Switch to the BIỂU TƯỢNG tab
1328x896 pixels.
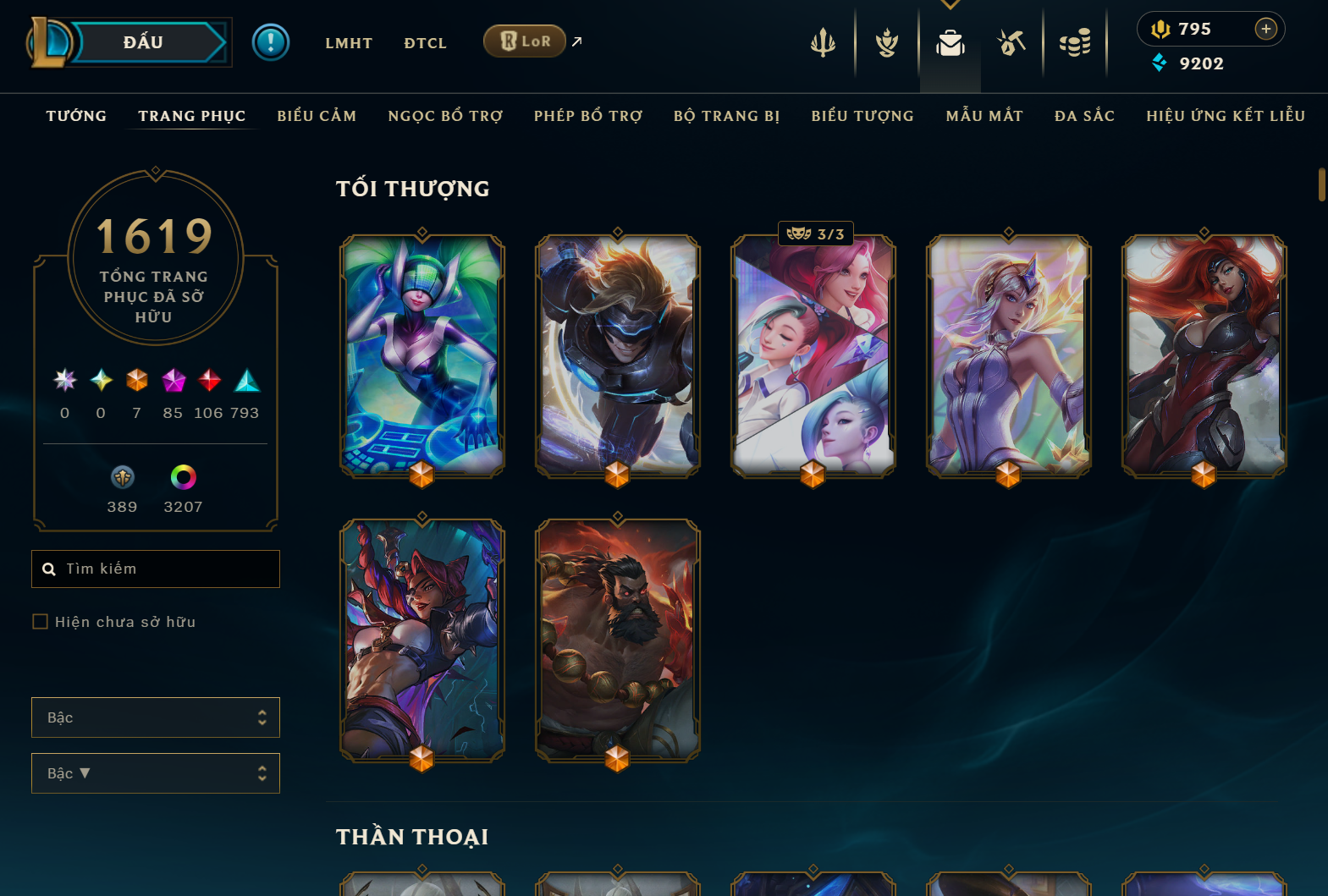pyautogui.click(x=862, y=116)
